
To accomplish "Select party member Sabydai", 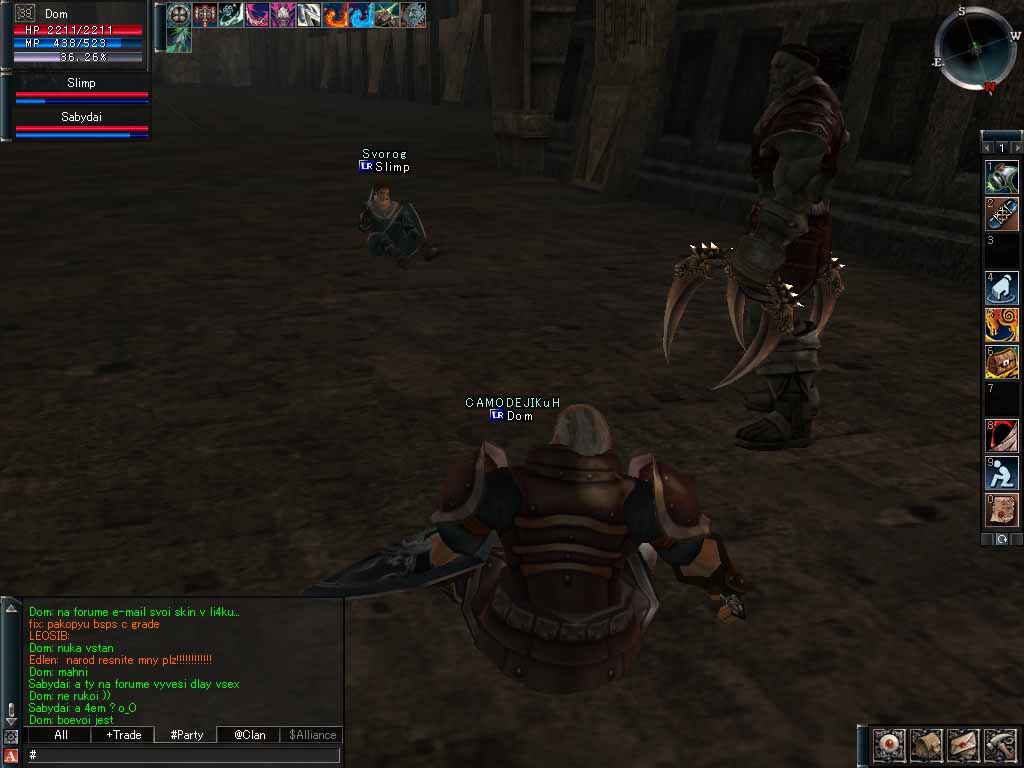I will (x=81, y=123).
